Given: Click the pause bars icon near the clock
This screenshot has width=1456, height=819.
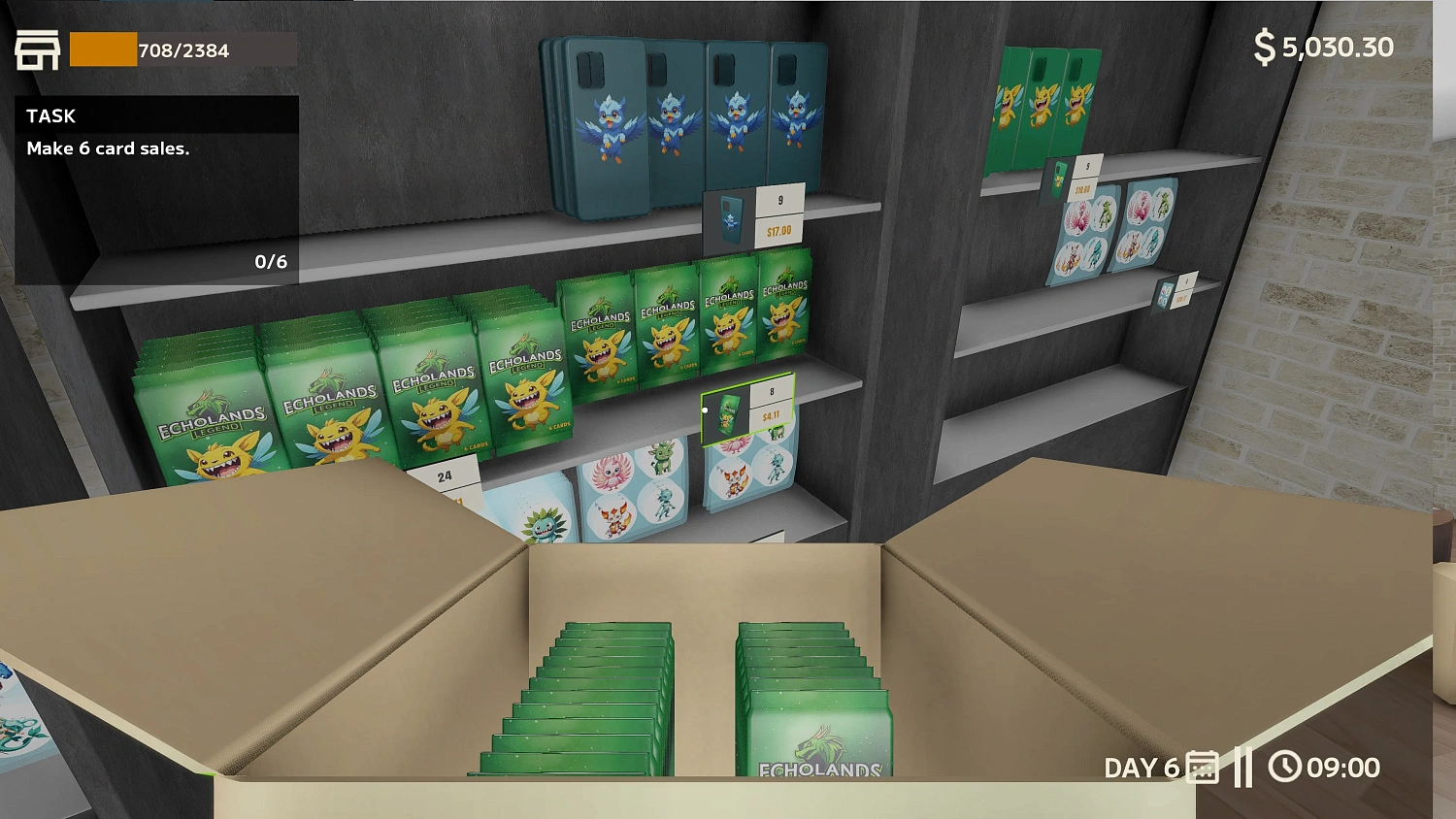Looking at the screenshot, I should coord(1245,767).
